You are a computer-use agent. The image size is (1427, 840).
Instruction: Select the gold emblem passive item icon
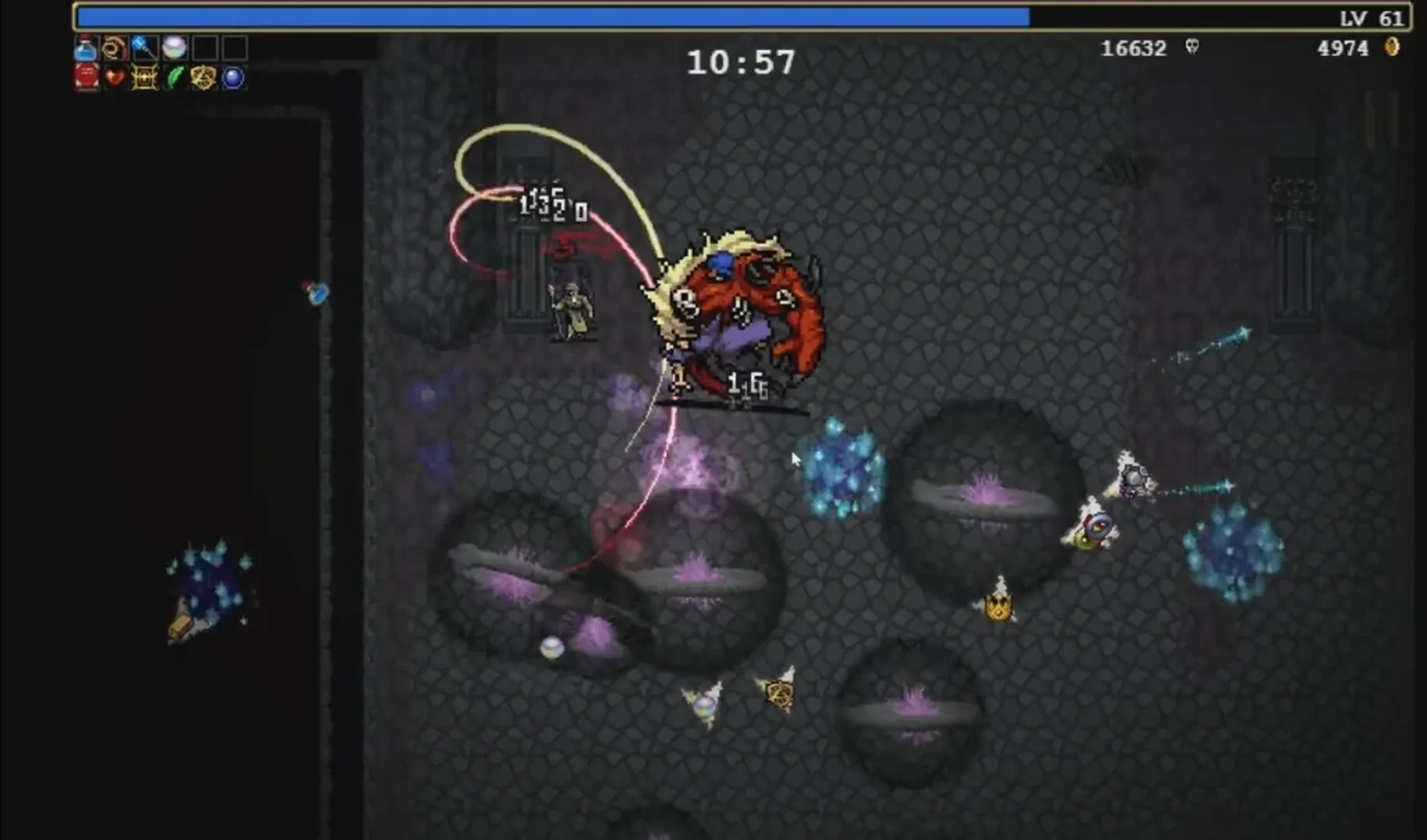[x=204, y=79]
